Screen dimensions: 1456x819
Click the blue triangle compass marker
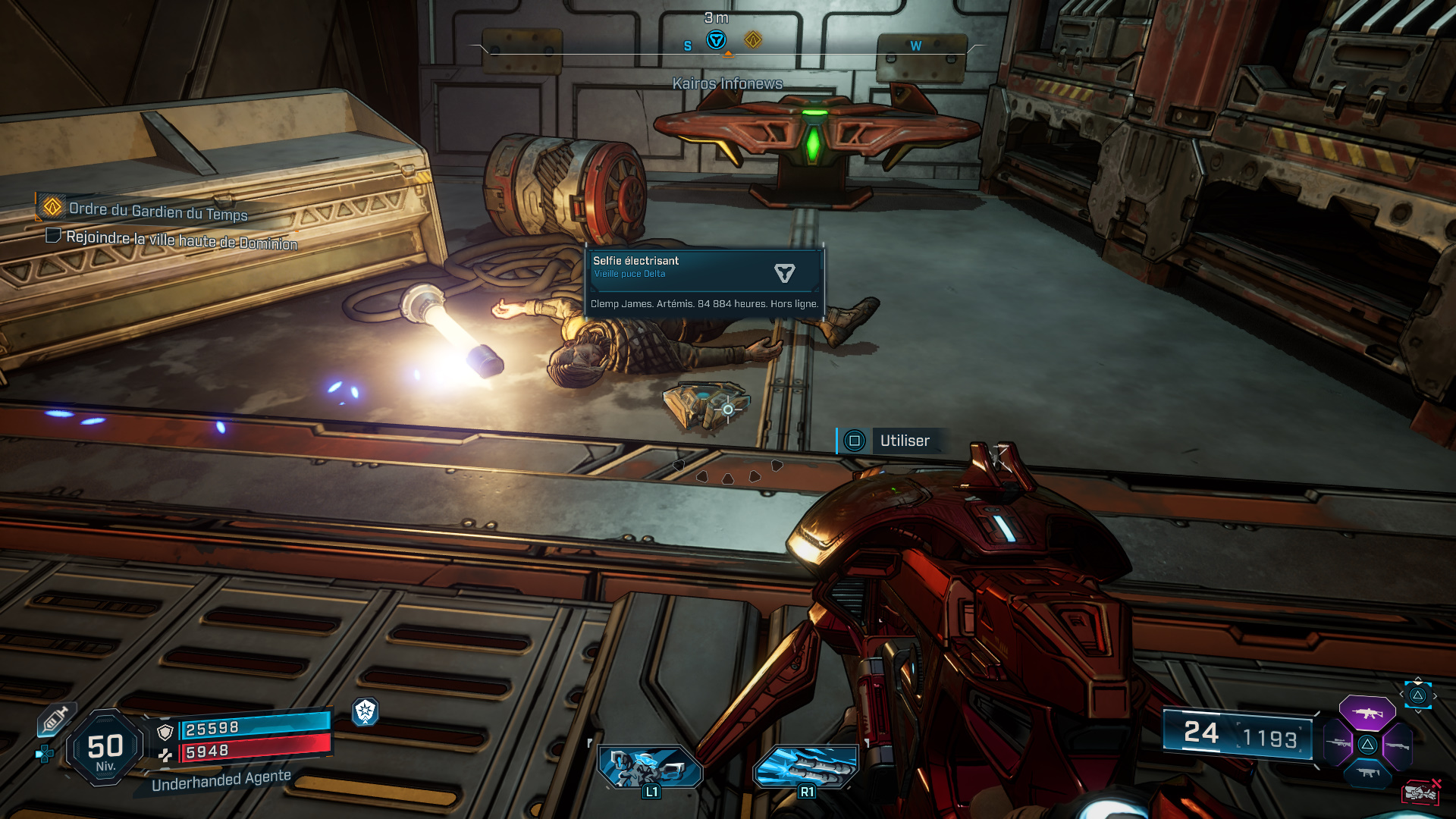point(716,40)
